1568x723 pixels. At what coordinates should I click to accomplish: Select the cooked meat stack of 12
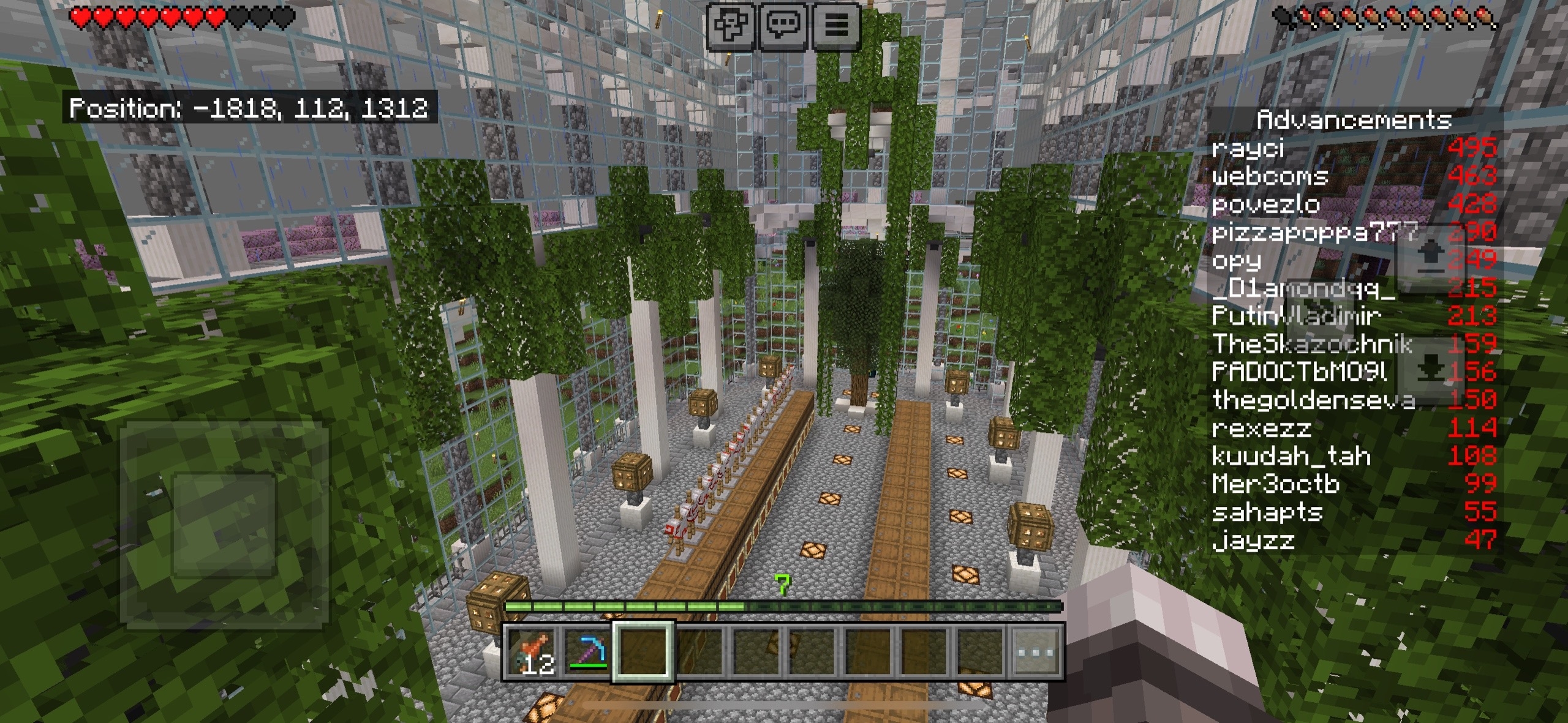[x=532, y=652]
